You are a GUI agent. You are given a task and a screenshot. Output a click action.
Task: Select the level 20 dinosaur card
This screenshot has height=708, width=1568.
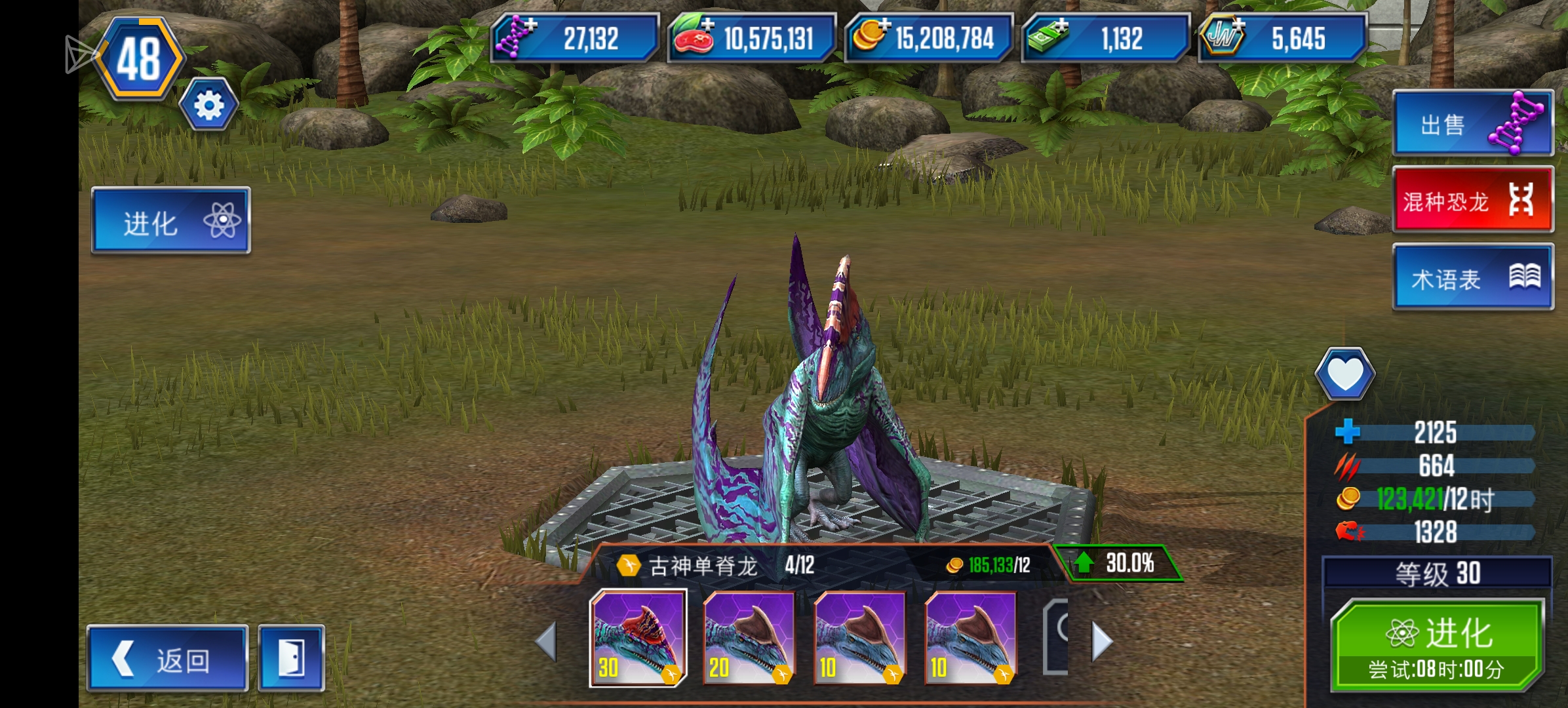click(x=749, y=638)
